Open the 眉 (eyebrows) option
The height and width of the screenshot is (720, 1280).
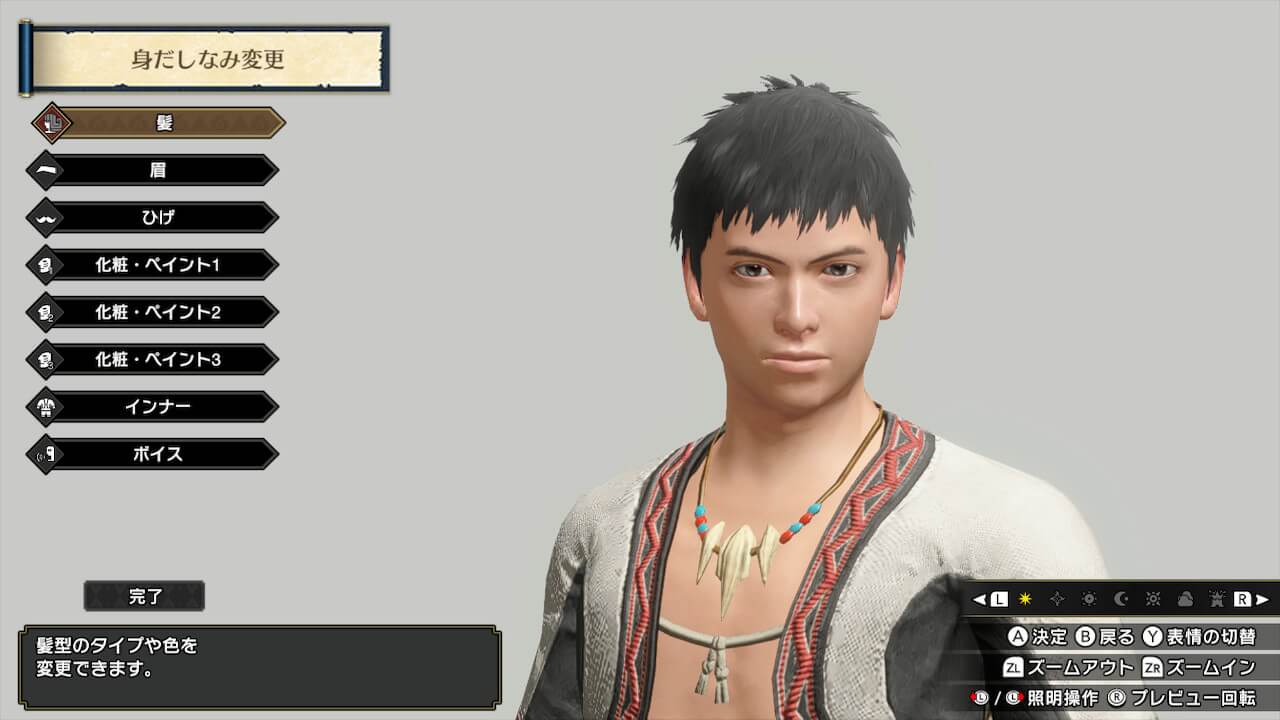[157, 170]
